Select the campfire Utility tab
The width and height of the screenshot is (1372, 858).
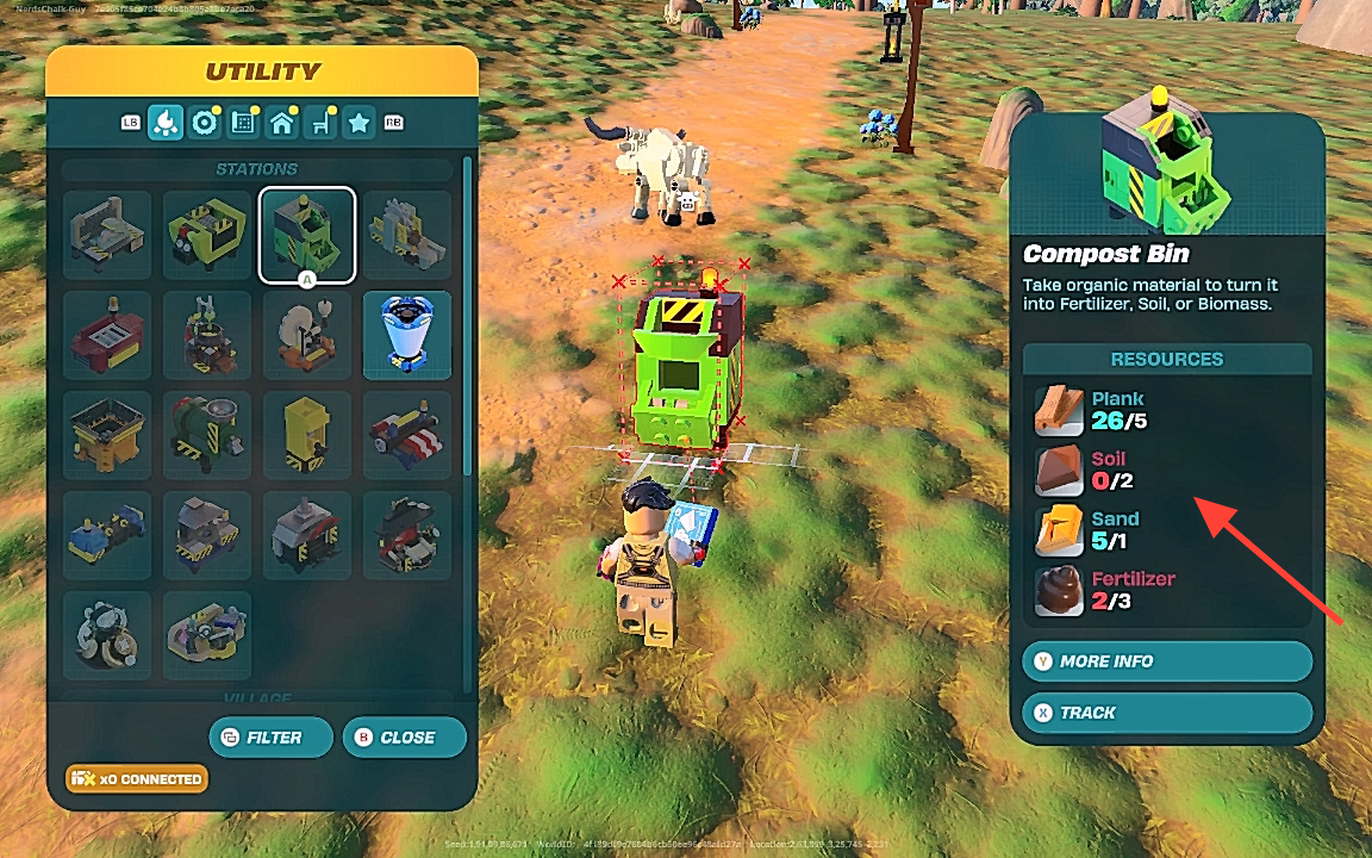[x=165, y=122]
